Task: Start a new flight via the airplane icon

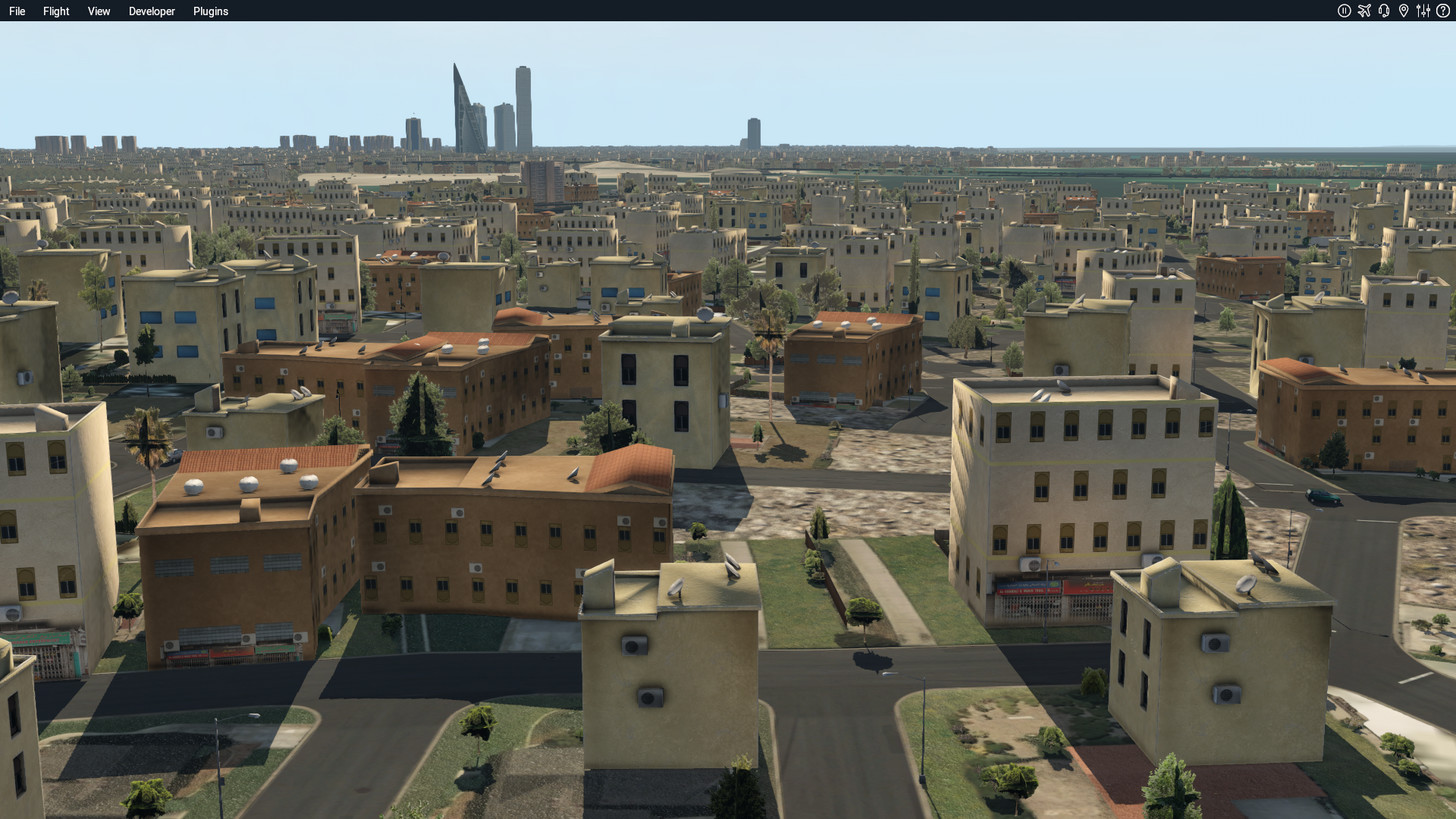Action: [x=1364, y=11]
